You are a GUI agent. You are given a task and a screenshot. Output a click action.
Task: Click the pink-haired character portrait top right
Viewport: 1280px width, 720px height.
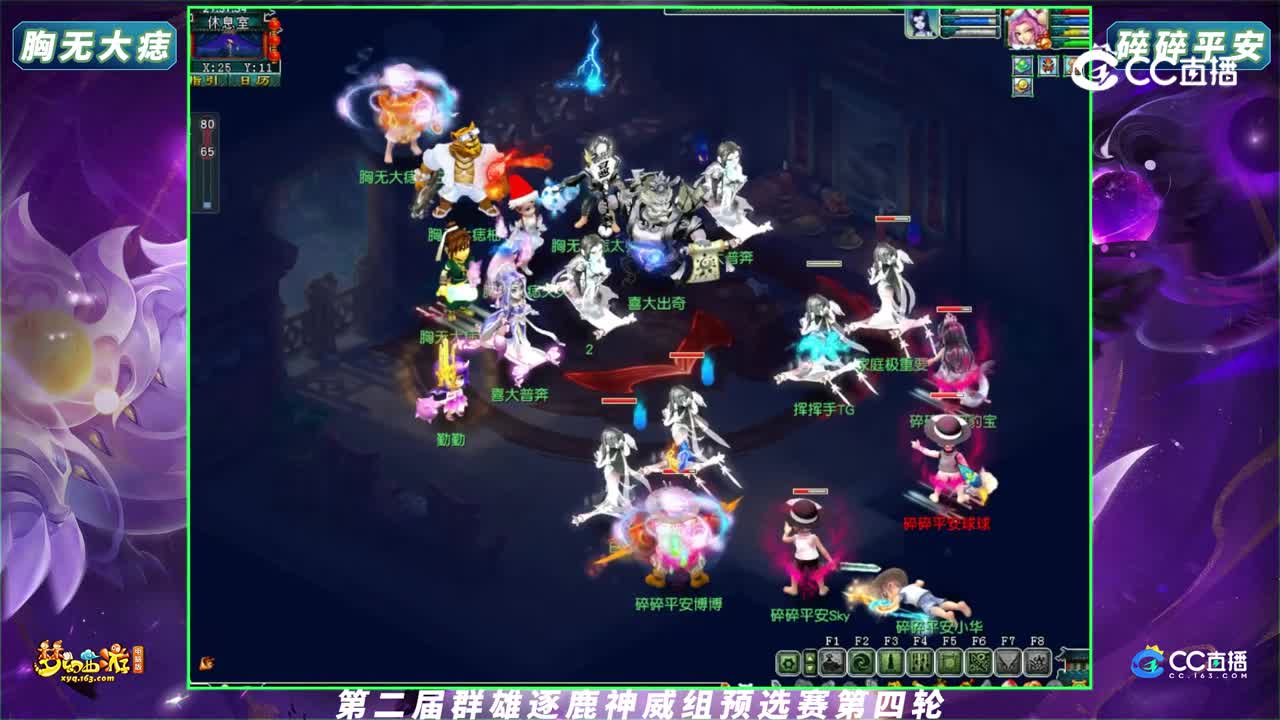[1028, 29]
